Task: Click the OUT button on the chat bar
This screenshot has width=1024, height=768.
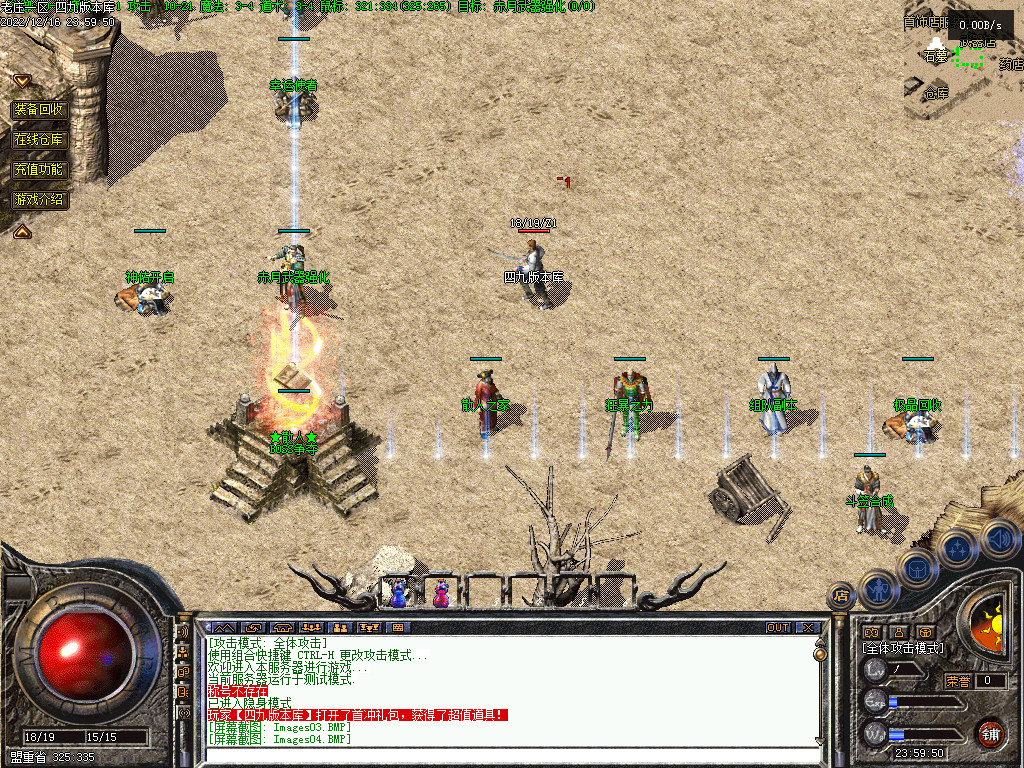Action: (x=778, y=628)
